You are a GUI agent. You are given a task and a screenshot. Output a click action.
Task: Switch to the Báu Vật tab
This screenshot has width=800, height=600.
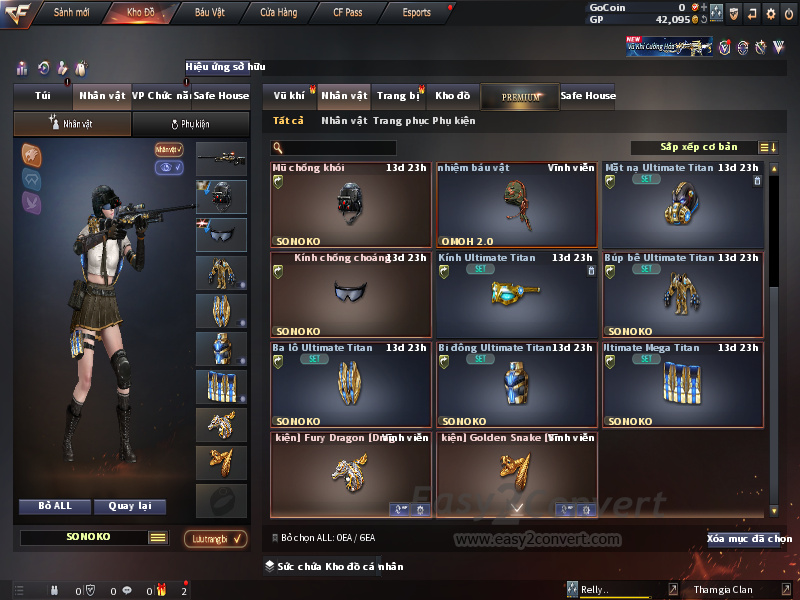pyautogui.click(x=209, y=13)
